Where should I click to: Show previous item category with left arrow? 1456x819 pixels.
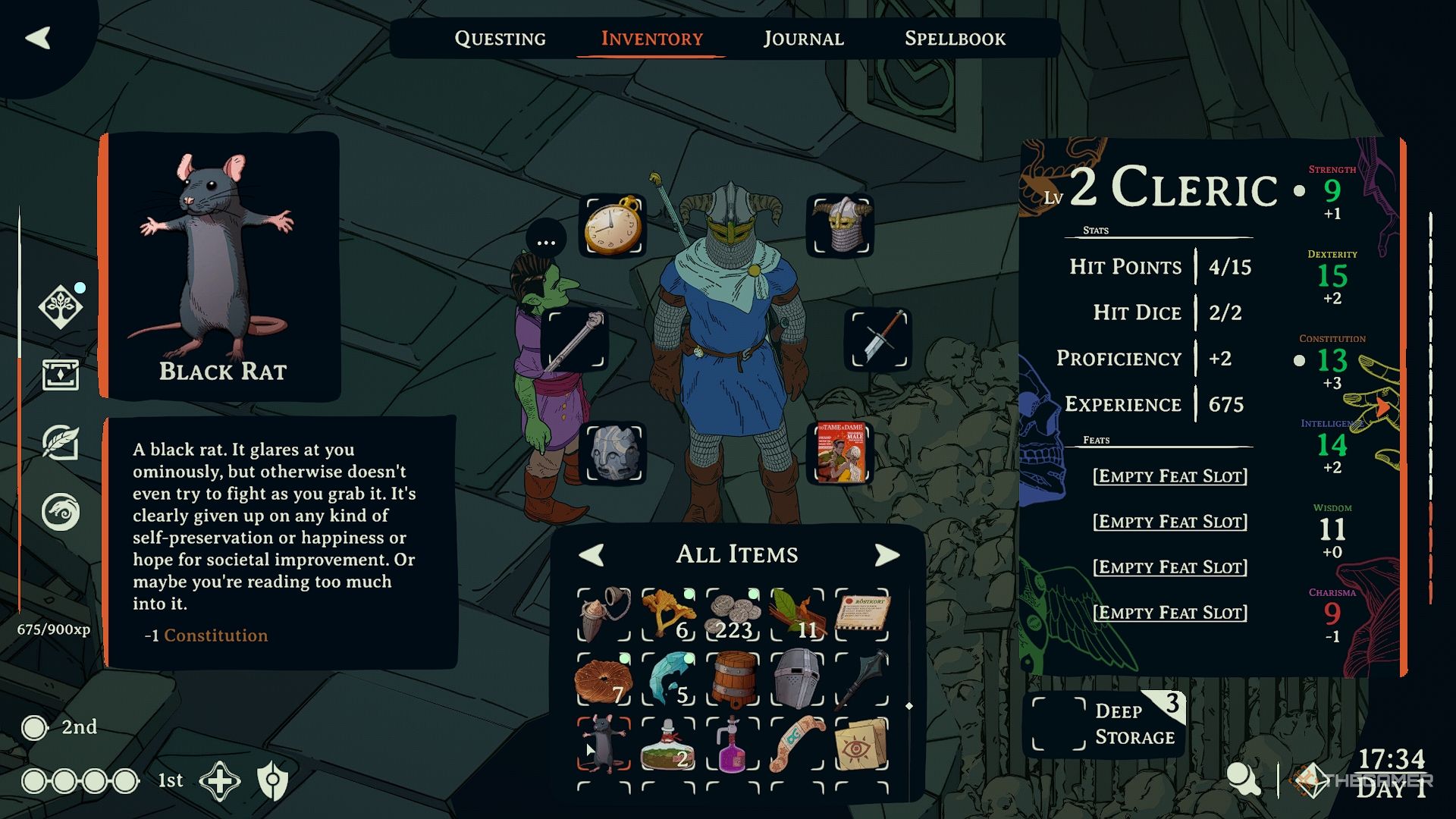pyautogui.click(x=591, y=555)
